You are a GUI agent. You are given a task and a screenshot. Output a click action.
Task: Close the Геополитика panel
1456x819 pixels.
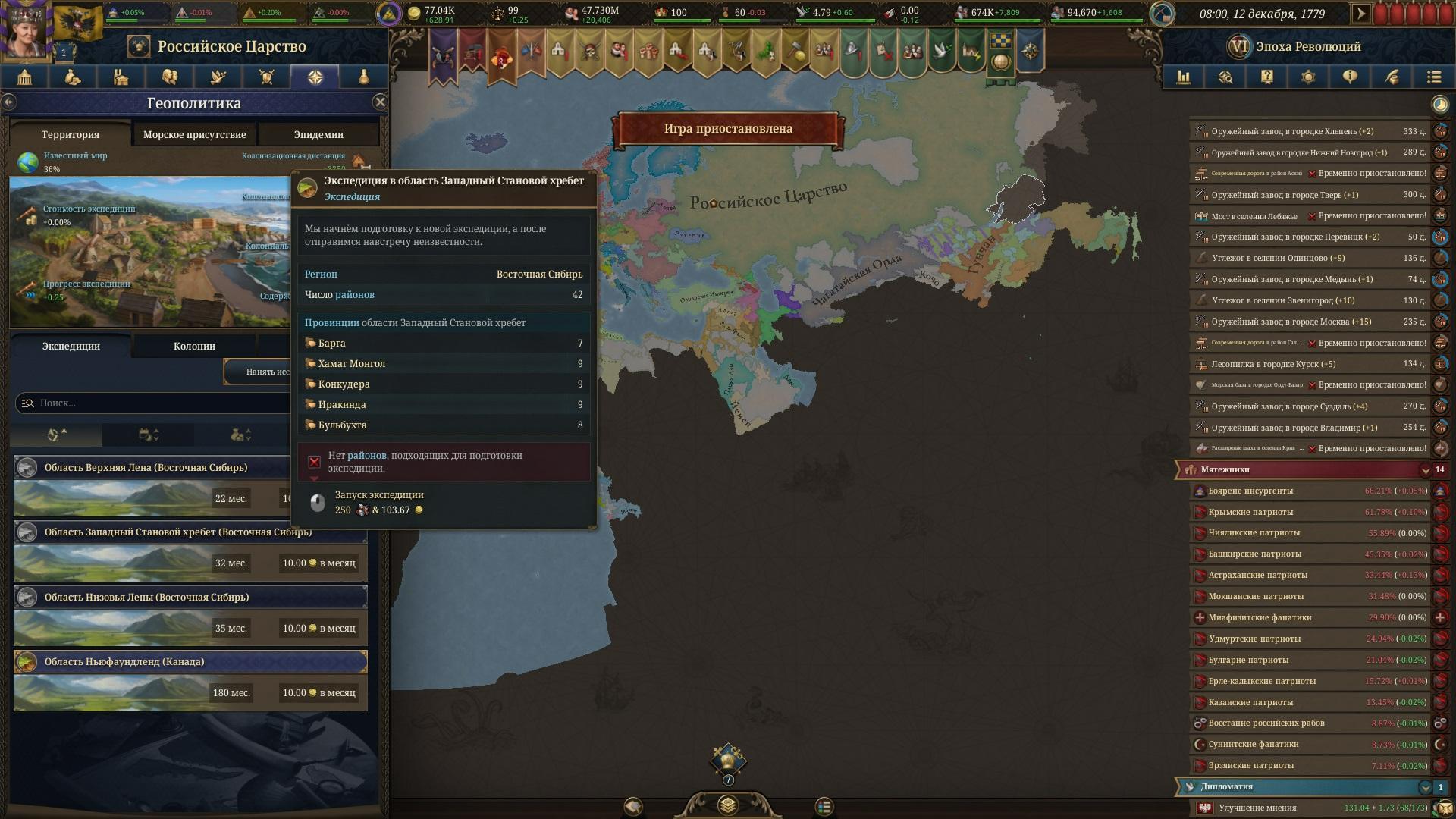(x=380, y=102)
